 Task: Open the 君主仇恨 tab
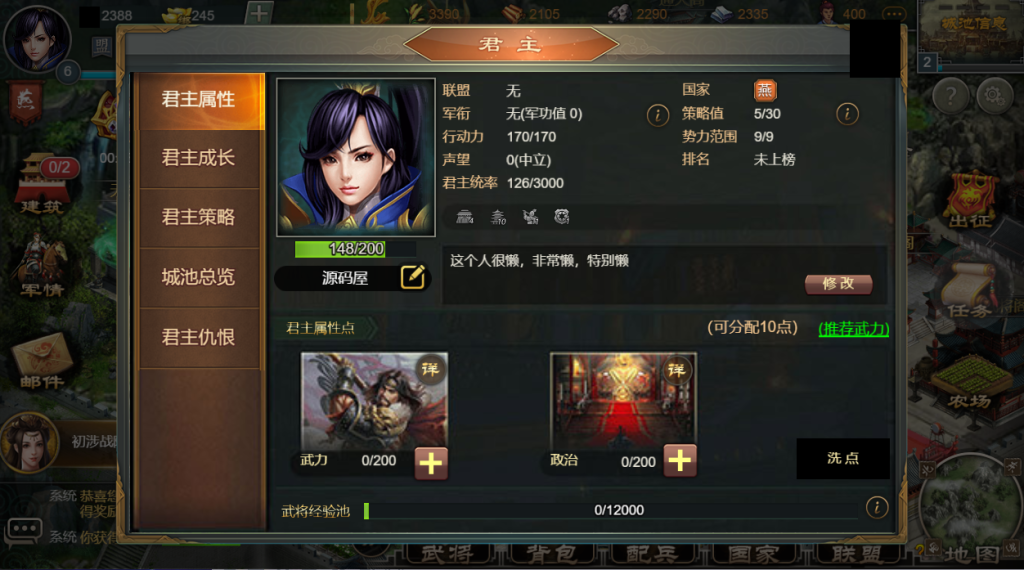[198, 337]
